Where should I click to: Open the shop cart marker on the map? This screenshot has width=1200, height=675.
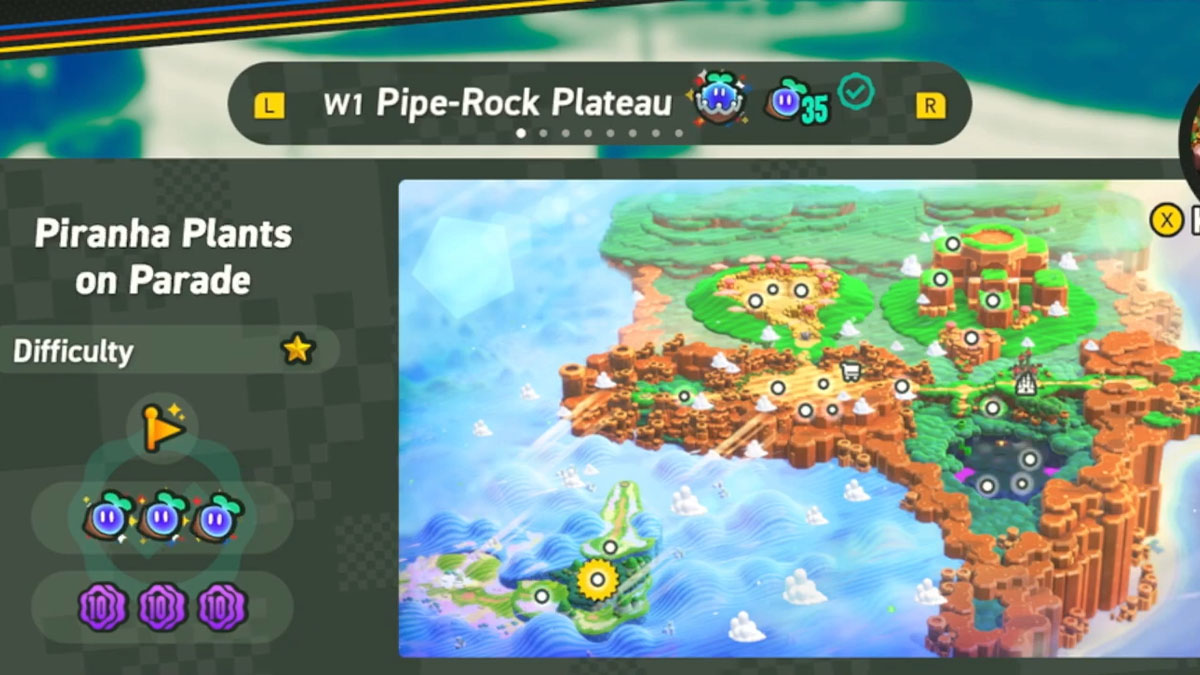pyautogui.click(x=852, y=373)
